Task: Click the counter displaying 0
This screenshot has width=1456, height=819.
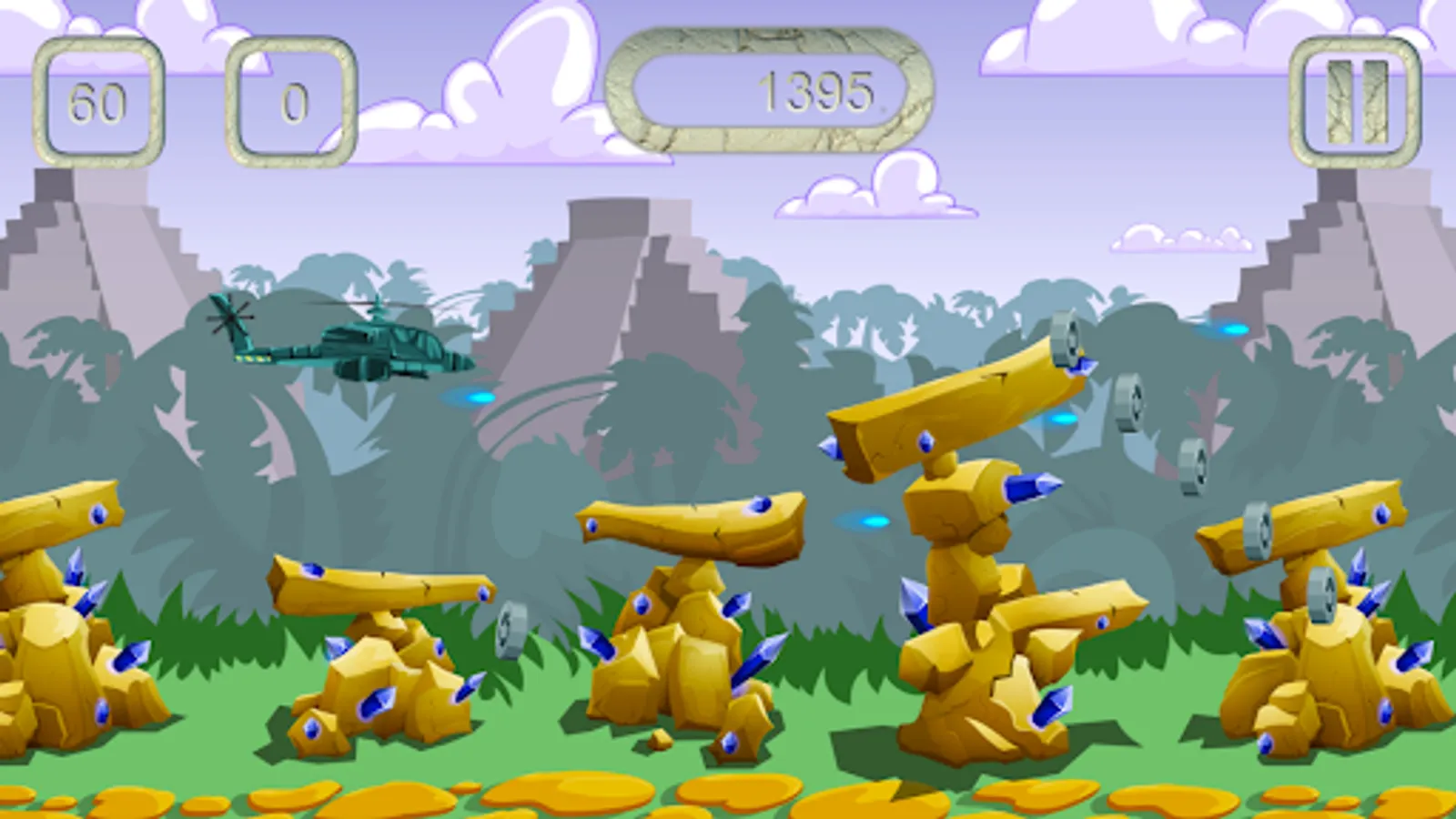Action: click(x=291, y=98)
